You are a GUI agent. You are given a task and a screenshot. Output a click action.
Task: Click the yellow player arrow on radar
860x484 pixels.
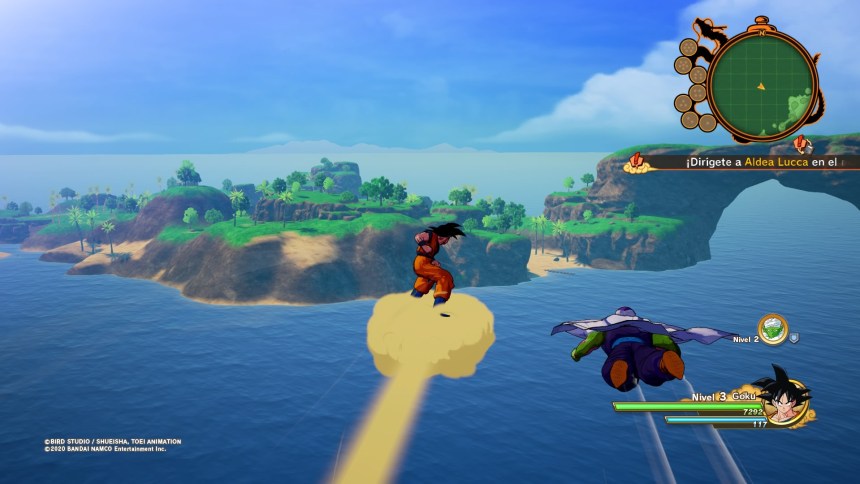762,85
